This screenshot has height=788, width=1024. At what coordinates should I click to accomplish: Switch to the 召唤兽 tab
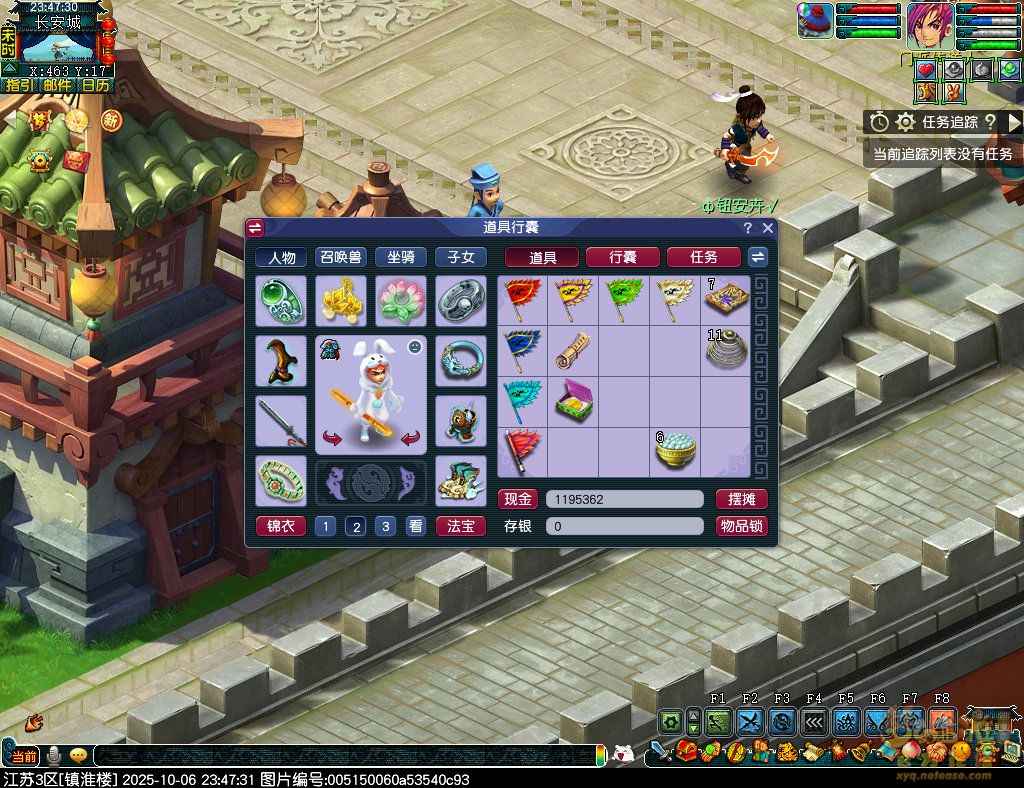click(x=341, y=257)
